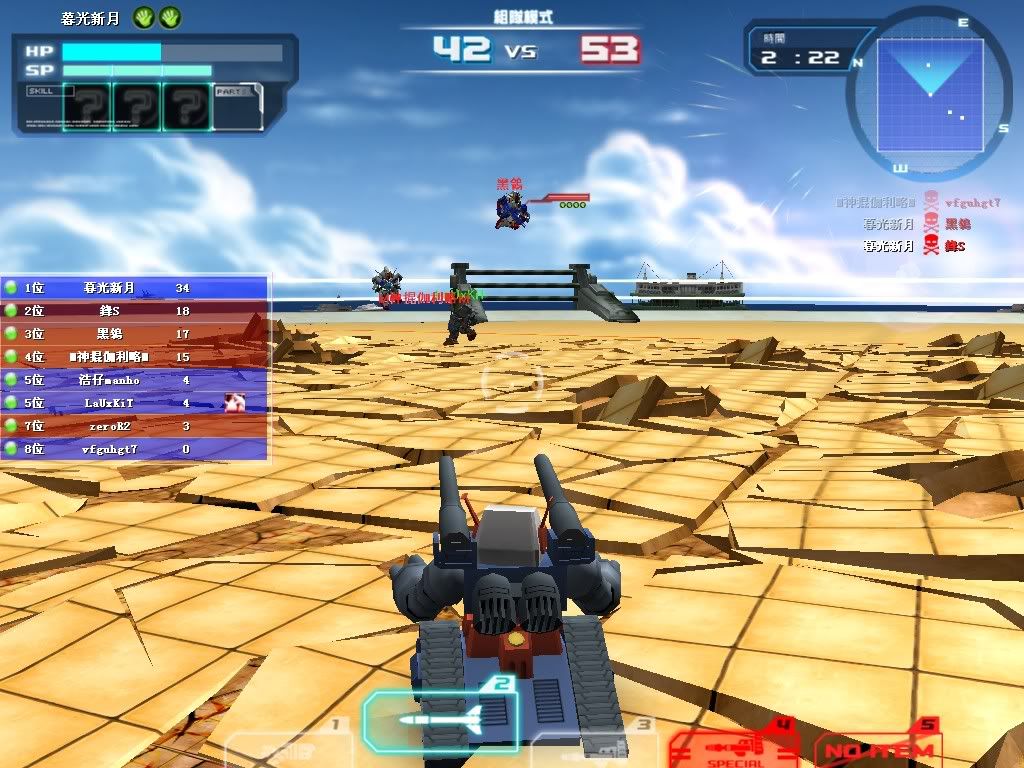Click the second-place 鋒S scoreboard row

click(x=135, y=311)
